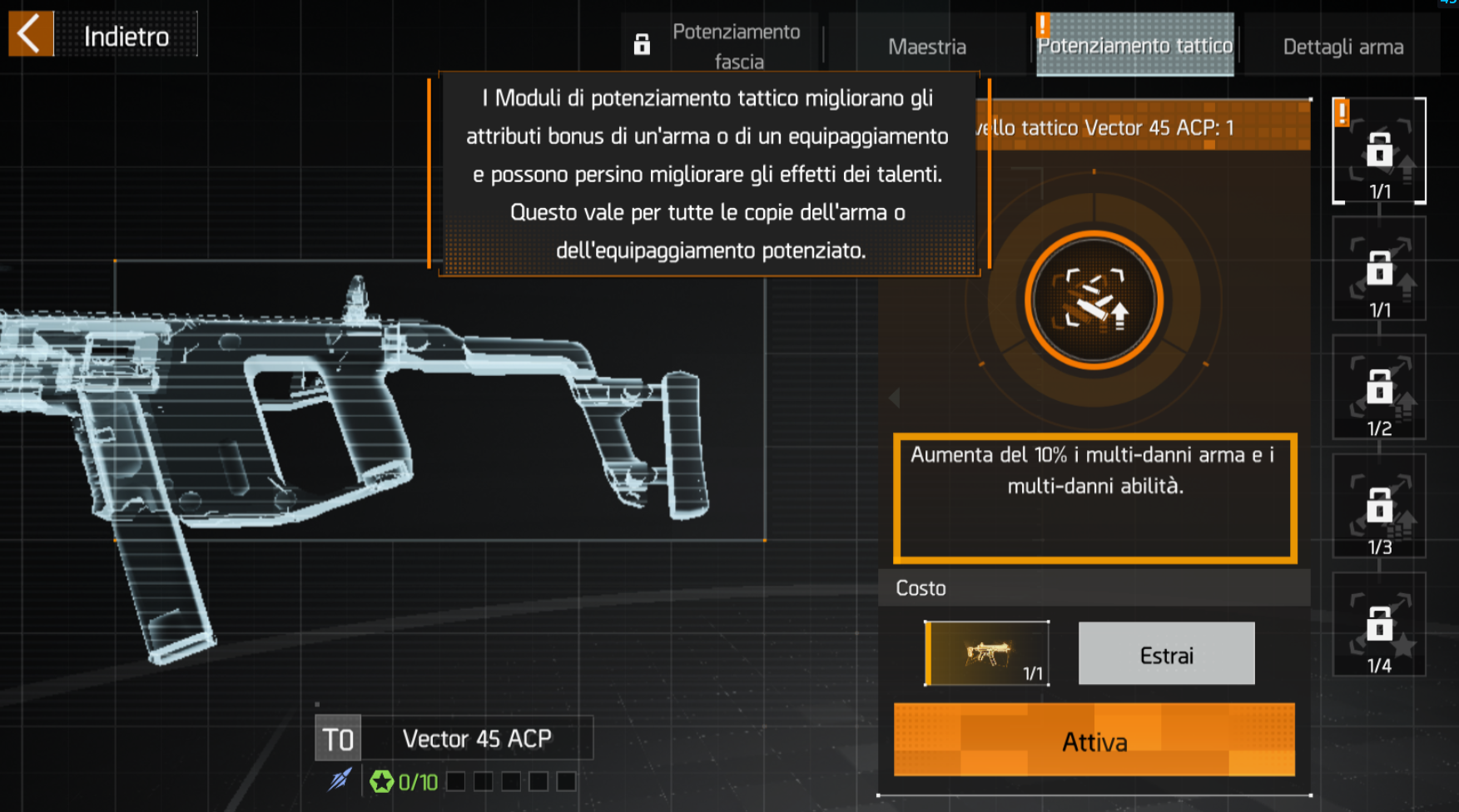Select the Vector 45 ACP name label
This screenshot has height=812, width=1459.
click(x=477, y=739)
